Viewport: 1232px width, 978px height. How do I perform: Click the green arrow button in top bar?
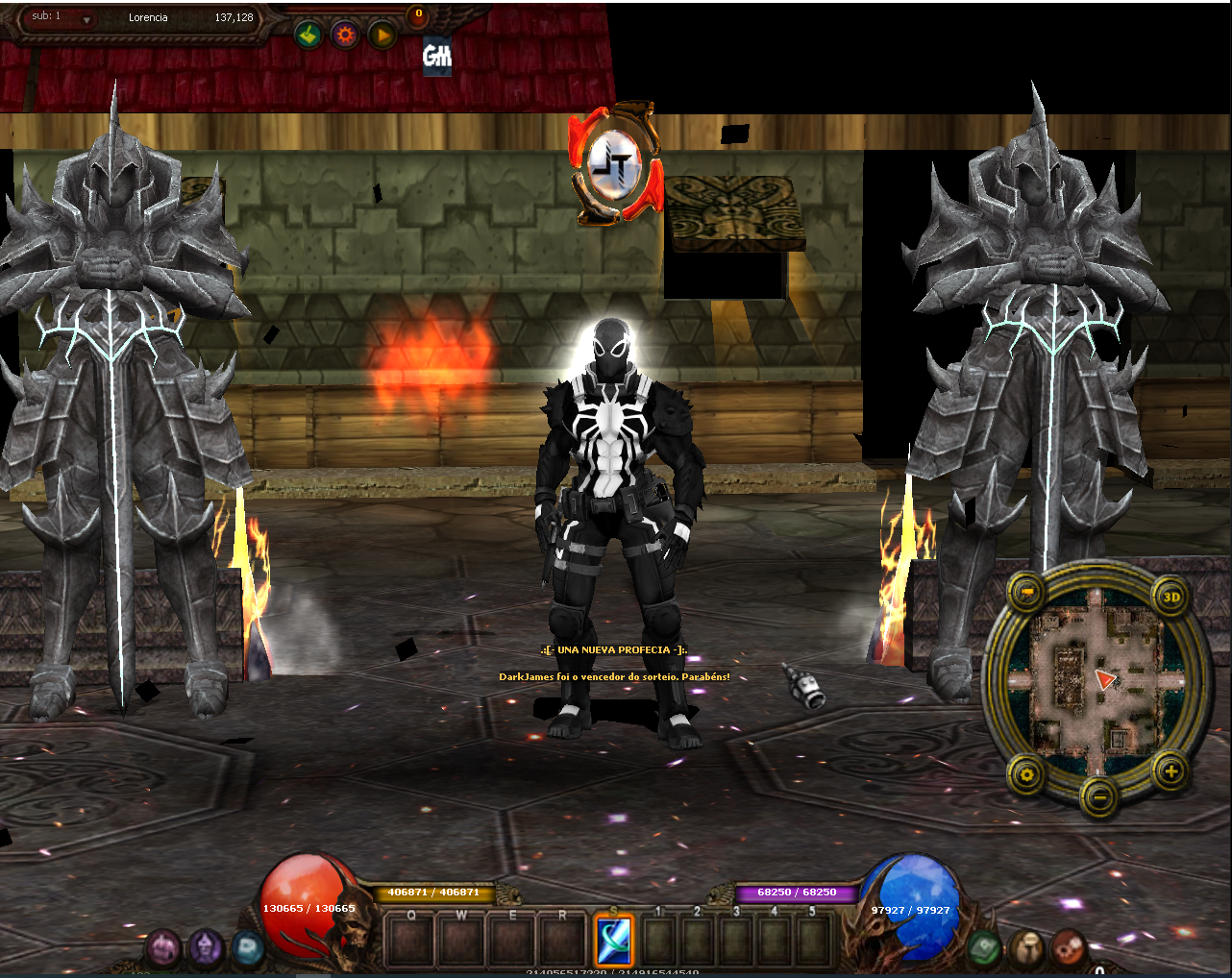pyautogui.click(x=308, y=36)
